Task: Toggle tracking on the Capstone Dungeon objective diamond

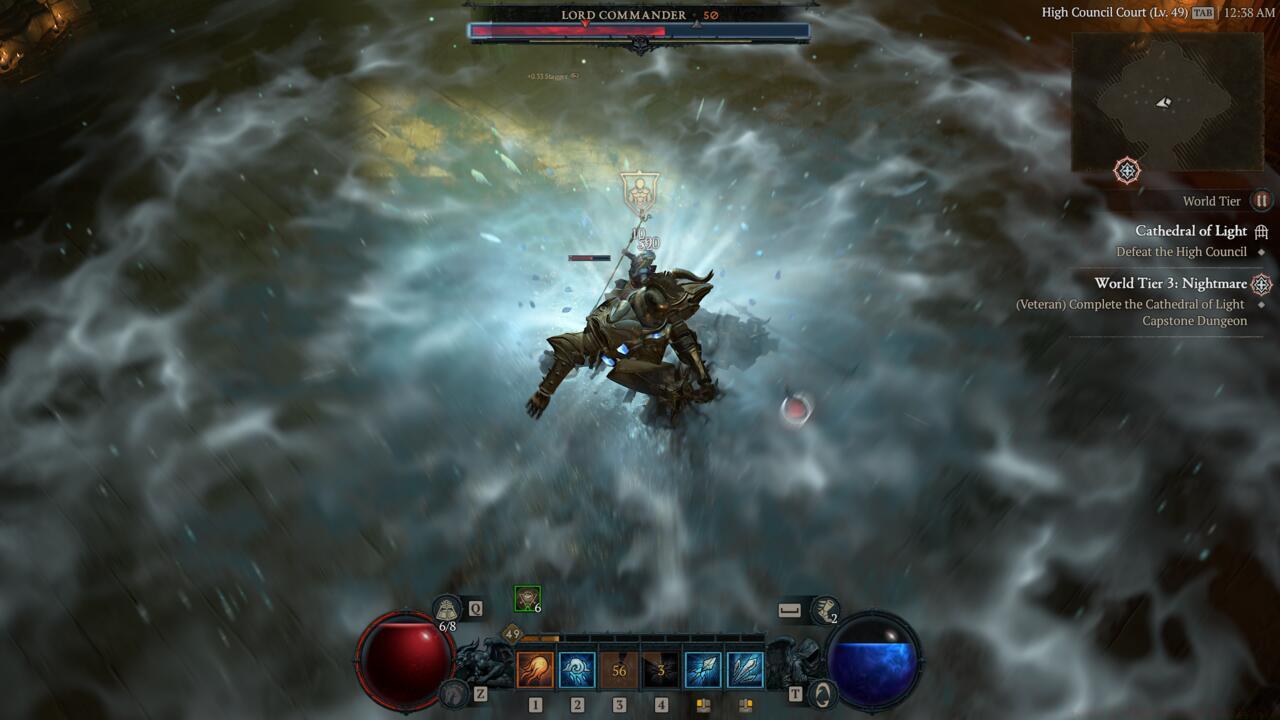Action: (1262, 304)
